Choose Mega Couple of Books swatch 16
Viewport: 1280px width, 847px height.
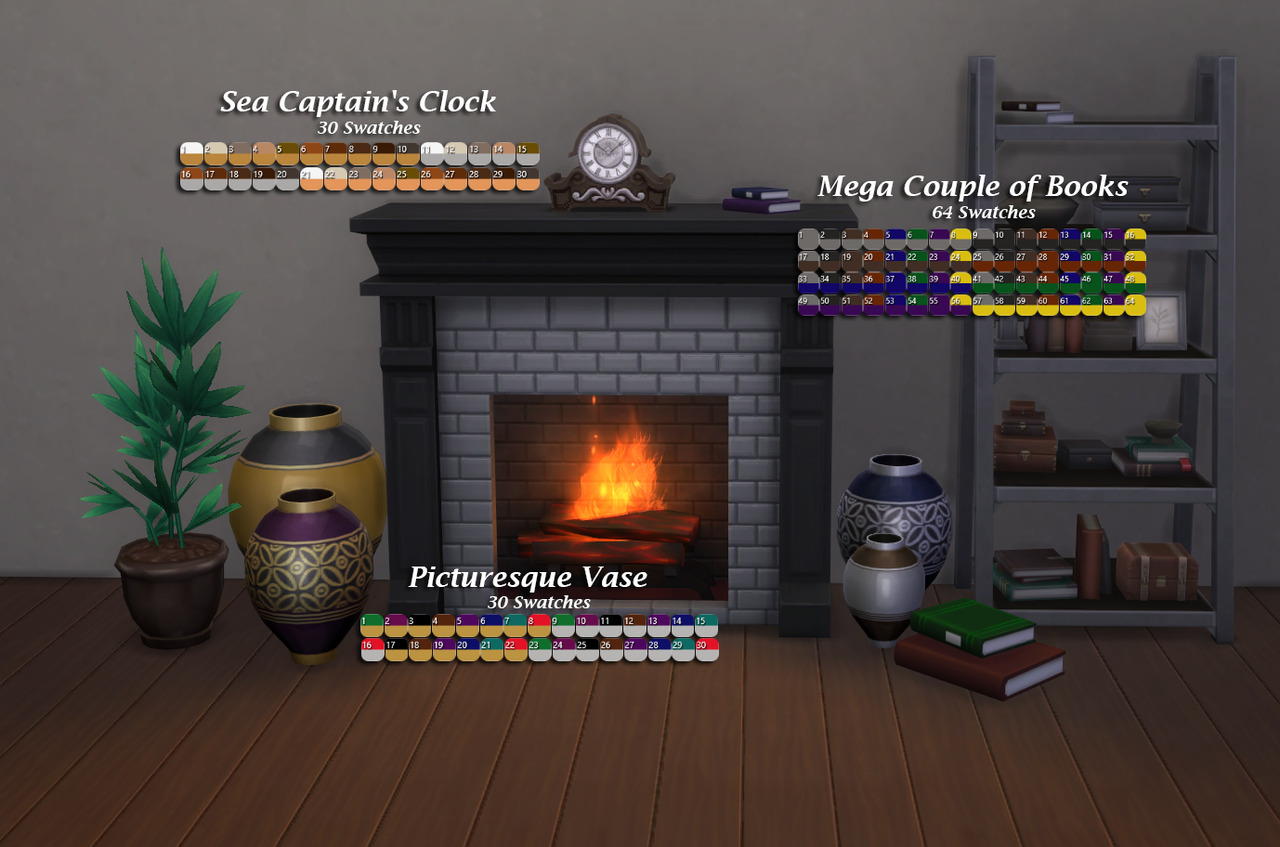(x=1135, y=239)
